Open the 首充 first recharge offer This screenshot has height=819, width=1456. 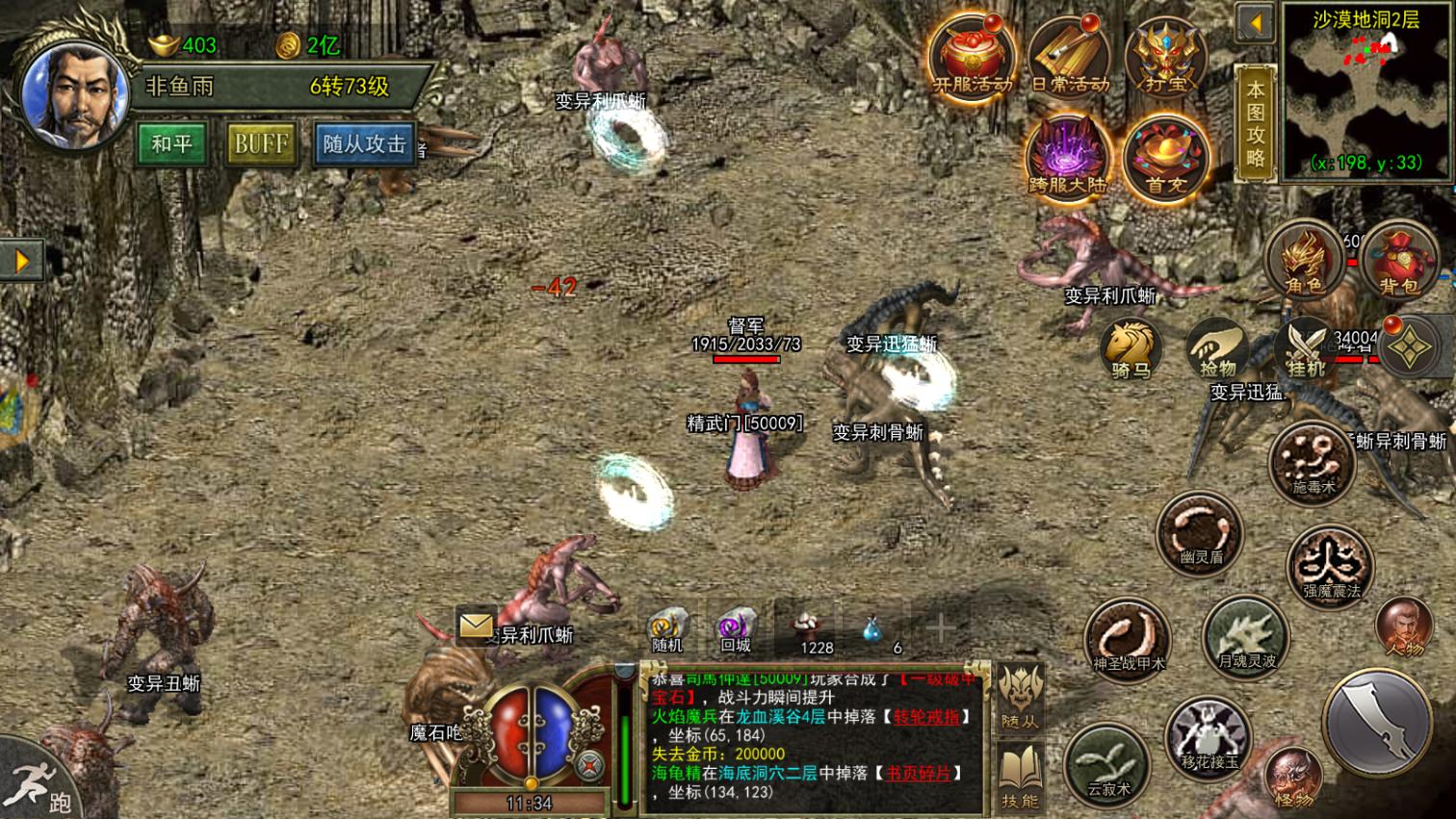click(1165, 157)
